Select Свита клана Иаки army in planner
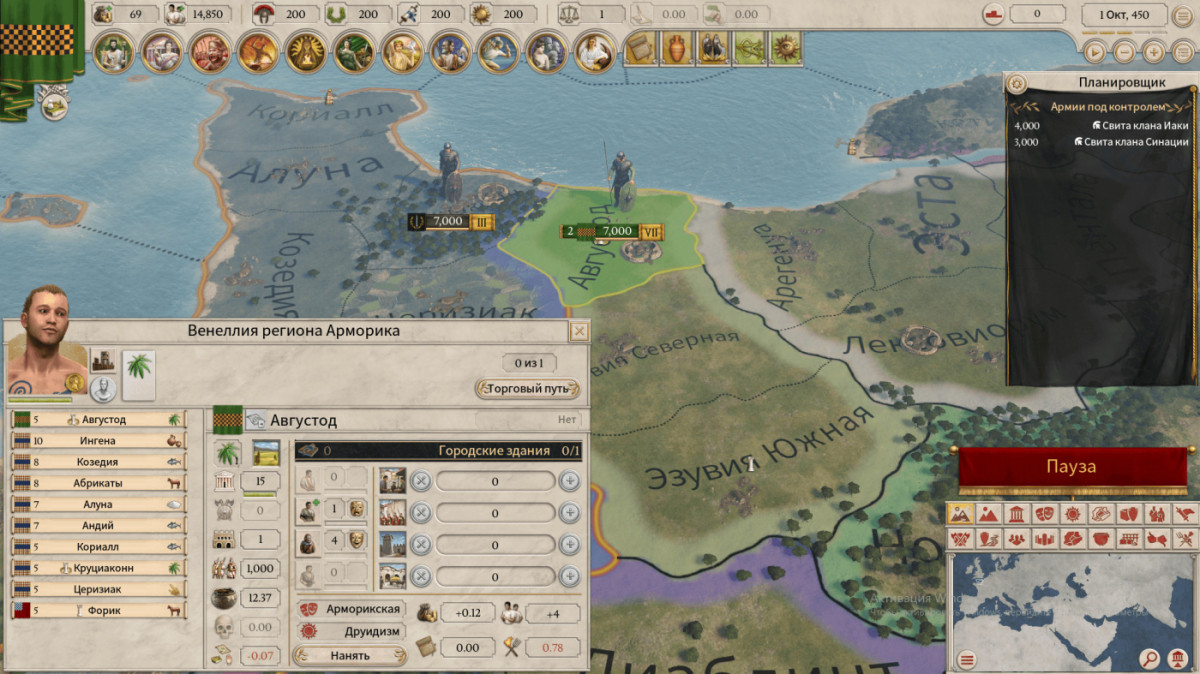The image size is (1200, 674). (1100, 126)
